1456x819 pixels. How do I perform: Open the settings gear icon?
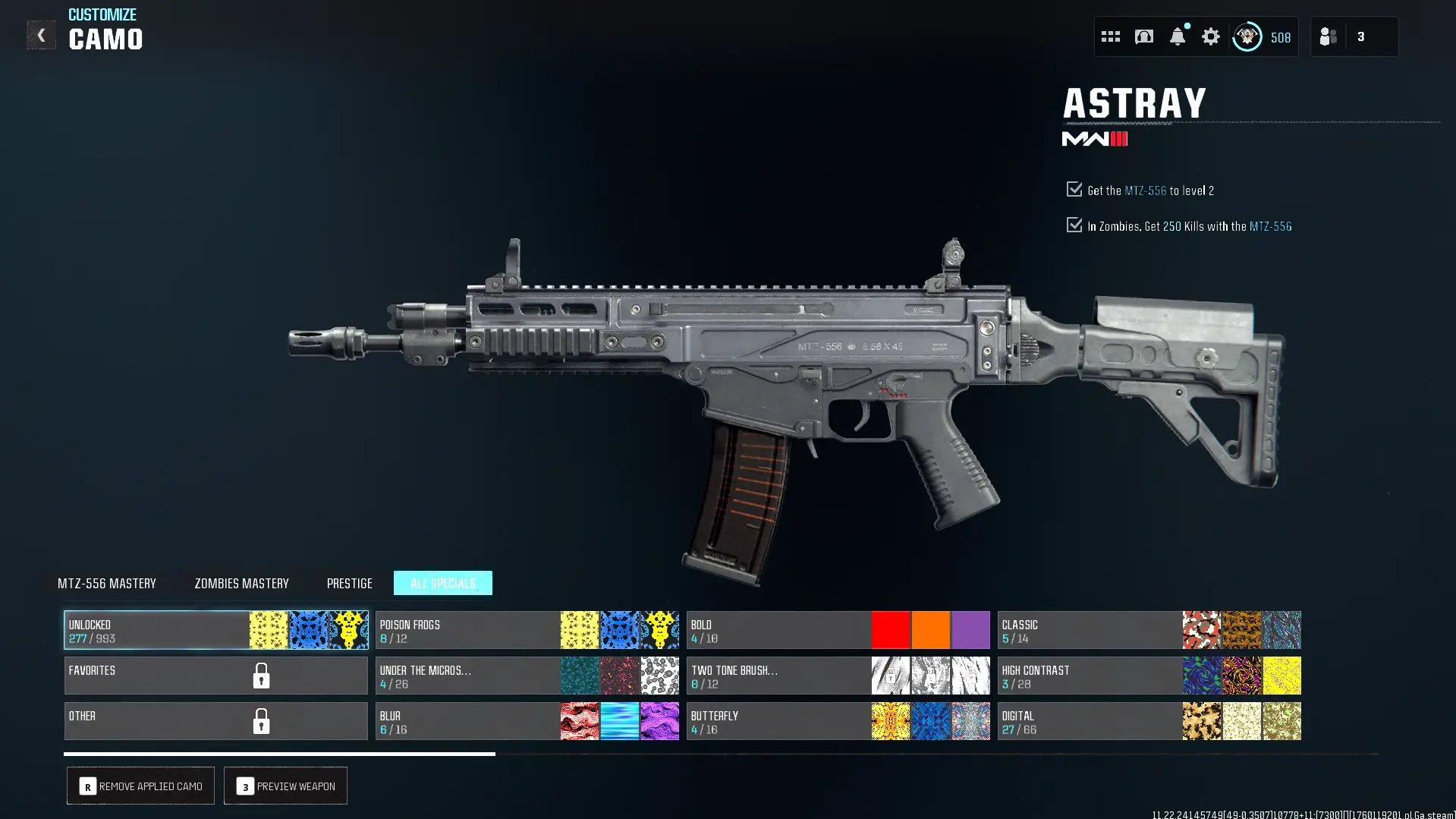coord(1210,36)
